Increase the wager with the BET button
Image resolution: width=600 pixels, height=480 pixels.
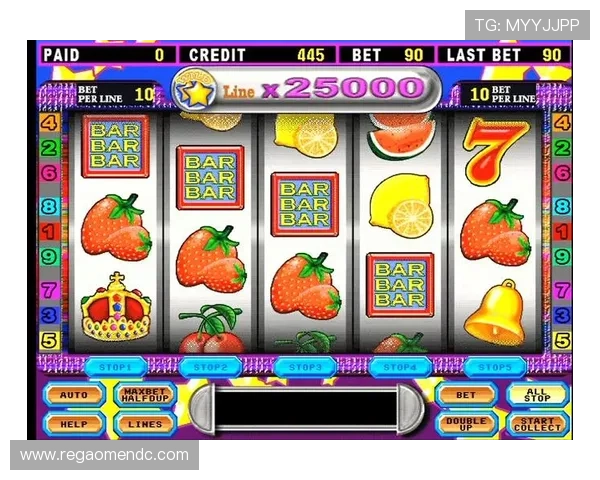[x=466, y=395]
